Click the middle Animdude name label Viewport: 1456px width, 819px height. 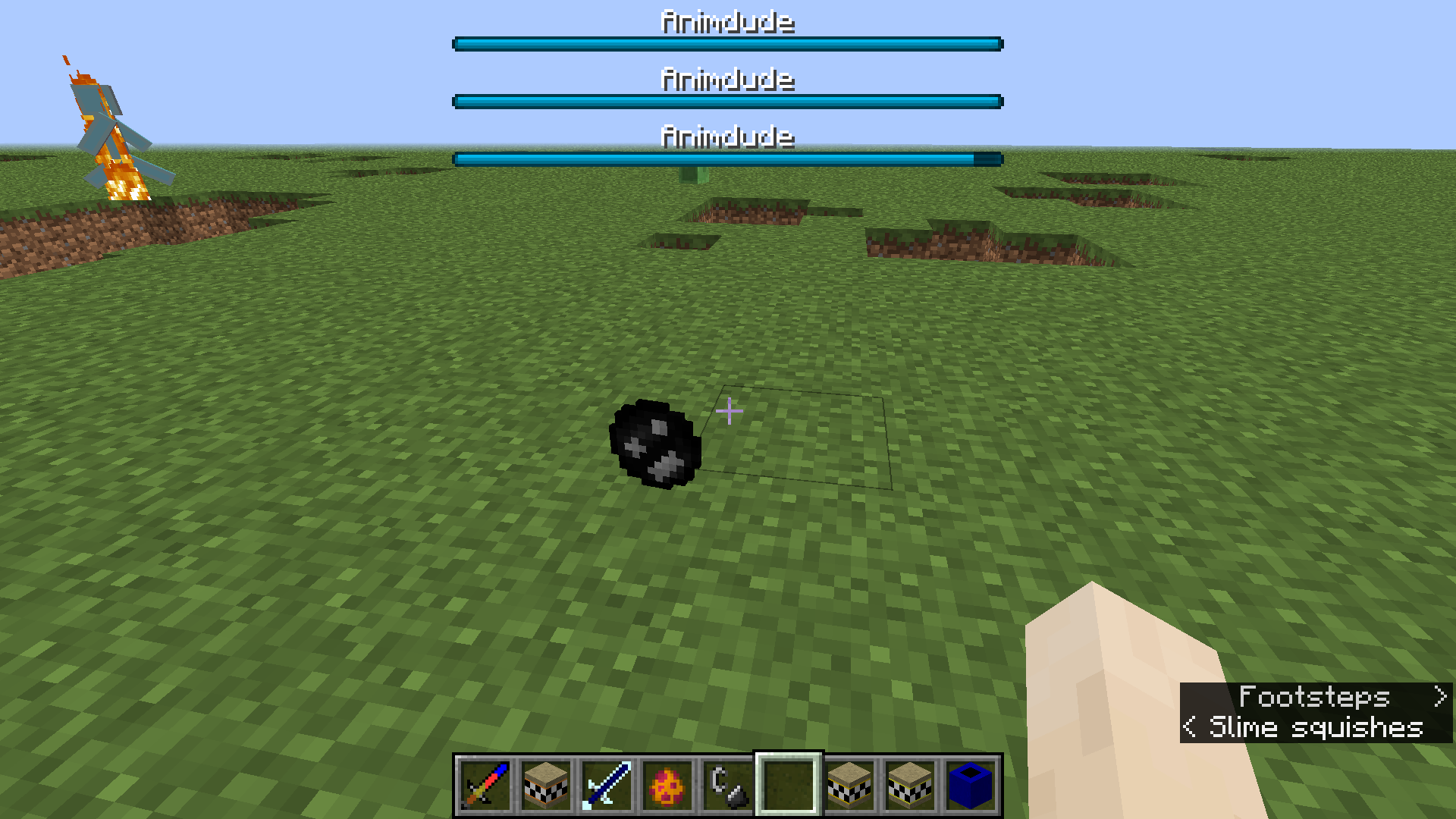727,79
